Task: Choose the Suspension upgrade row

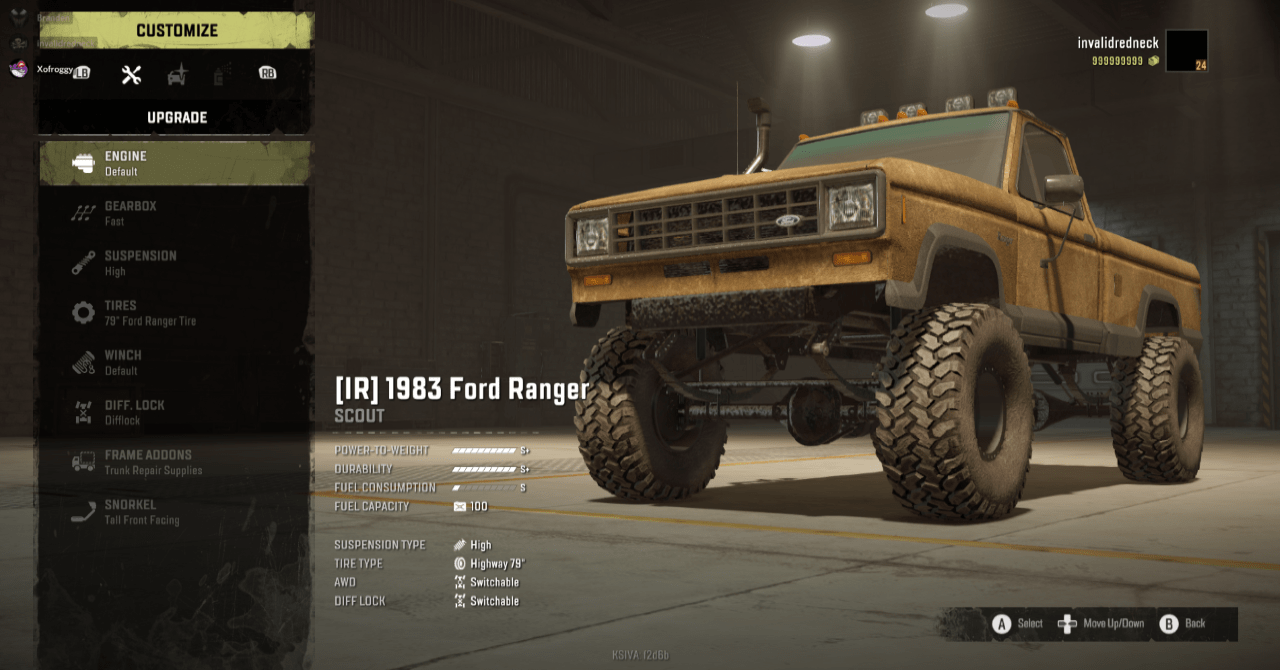Action: click(175, 263)
